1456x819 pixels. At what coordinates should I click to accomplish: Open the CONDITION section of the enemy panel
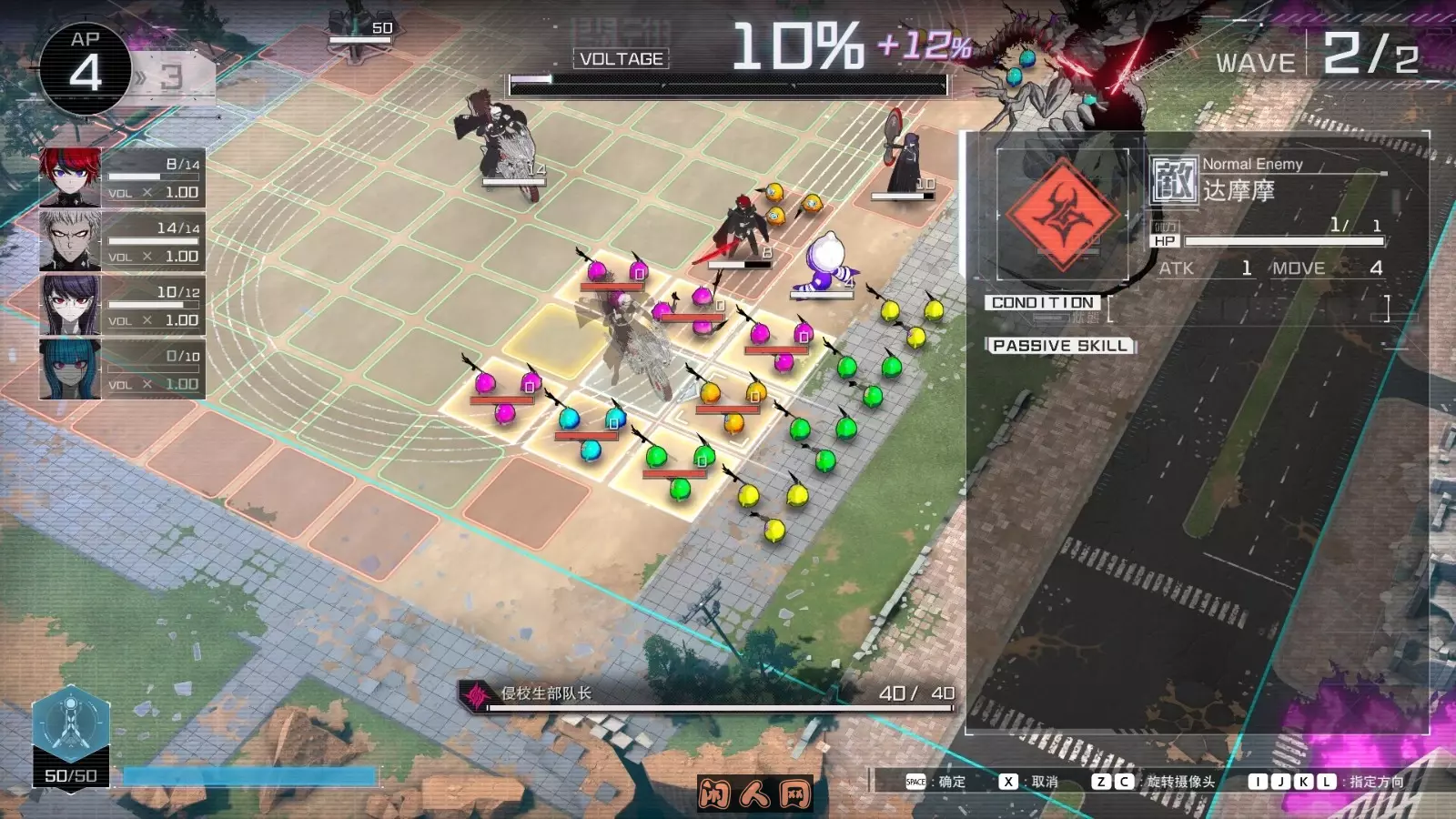1043,301
